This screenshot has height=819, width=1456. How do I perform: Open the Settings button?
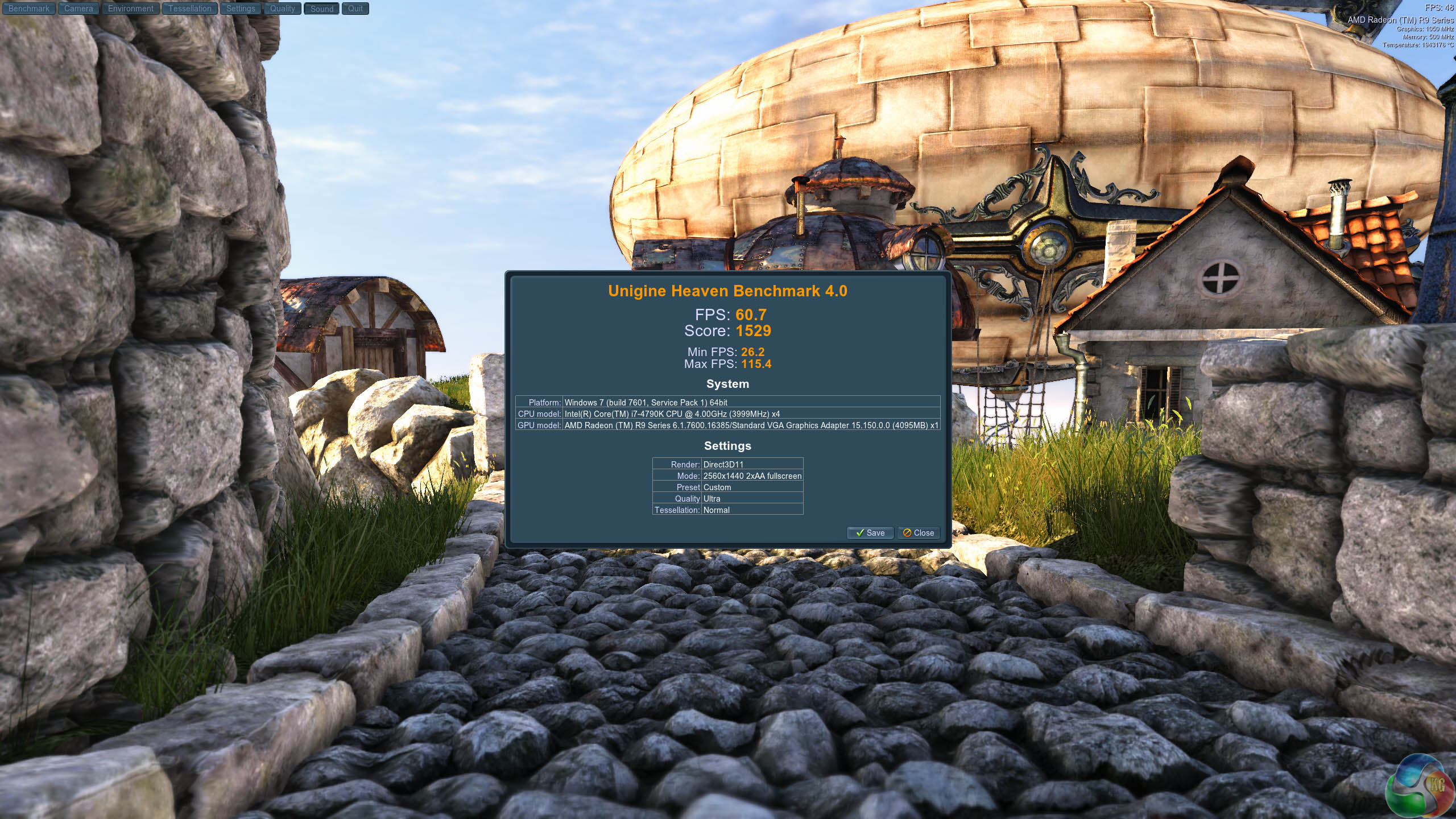[241, 9]
